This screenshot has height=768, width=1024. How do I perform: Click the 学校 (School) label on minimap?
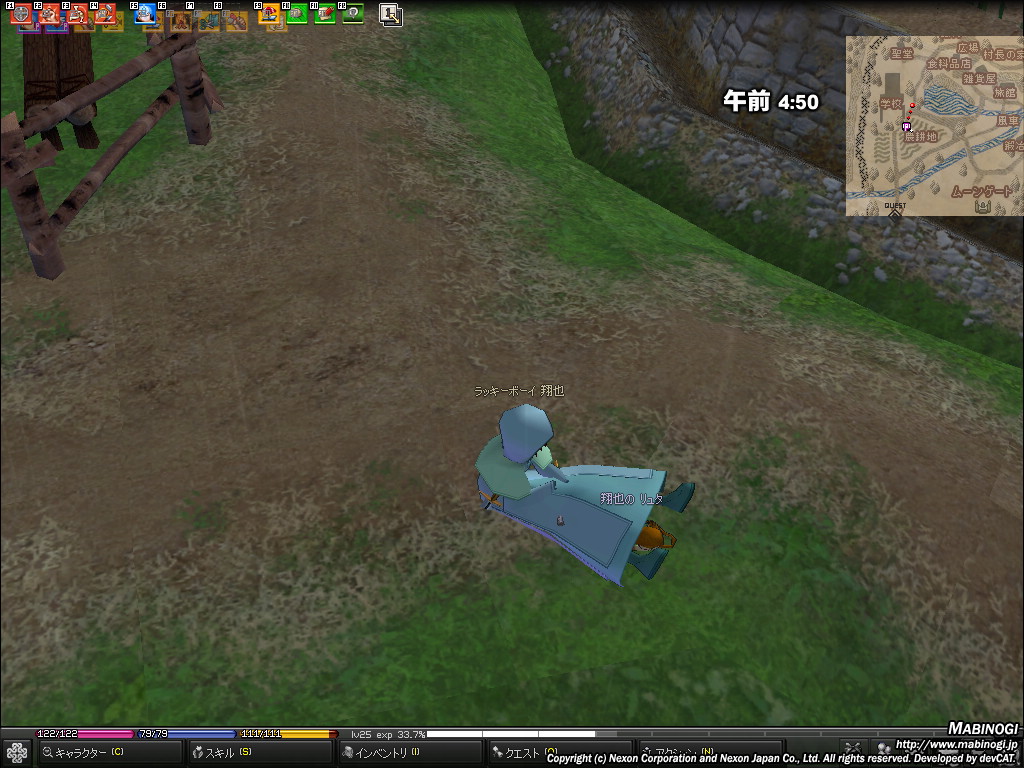coord(891,103)
